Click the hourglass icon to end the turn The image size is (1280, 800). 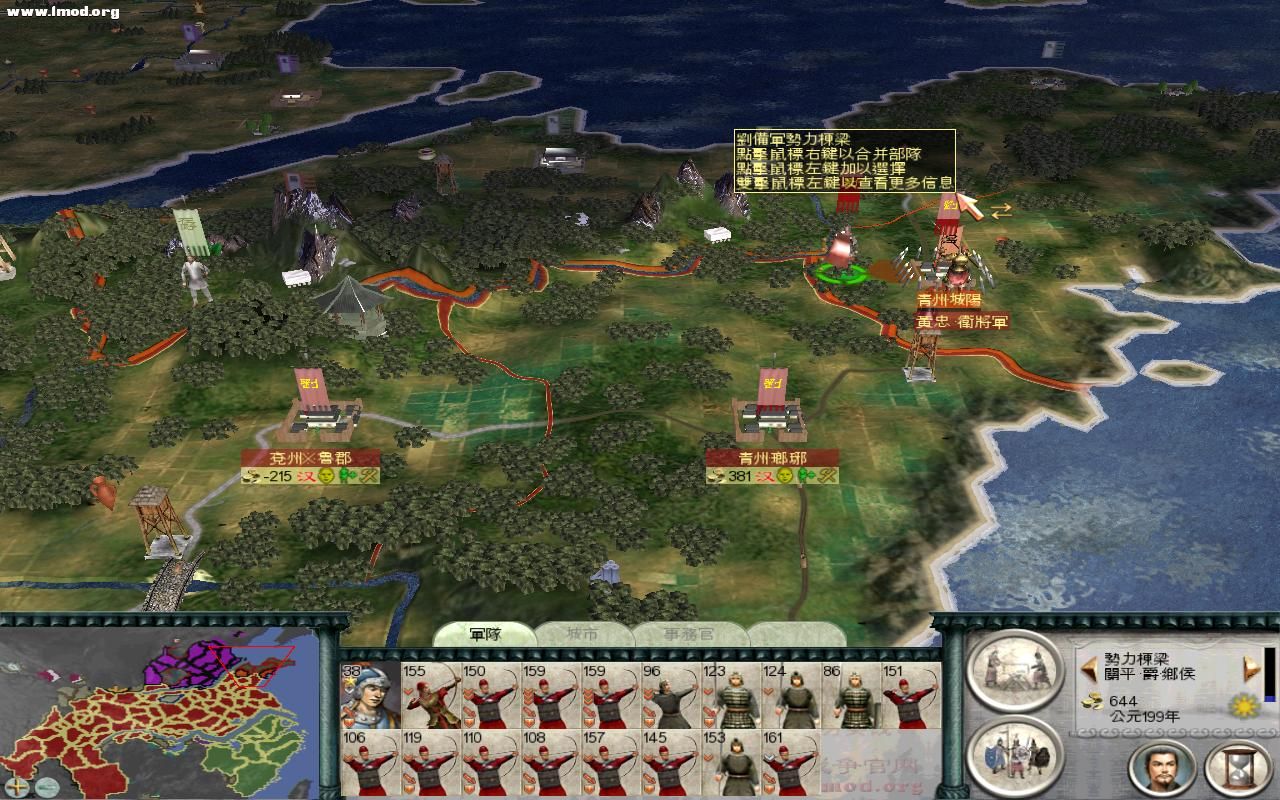pyautogui.click(x=1235, y=770)
